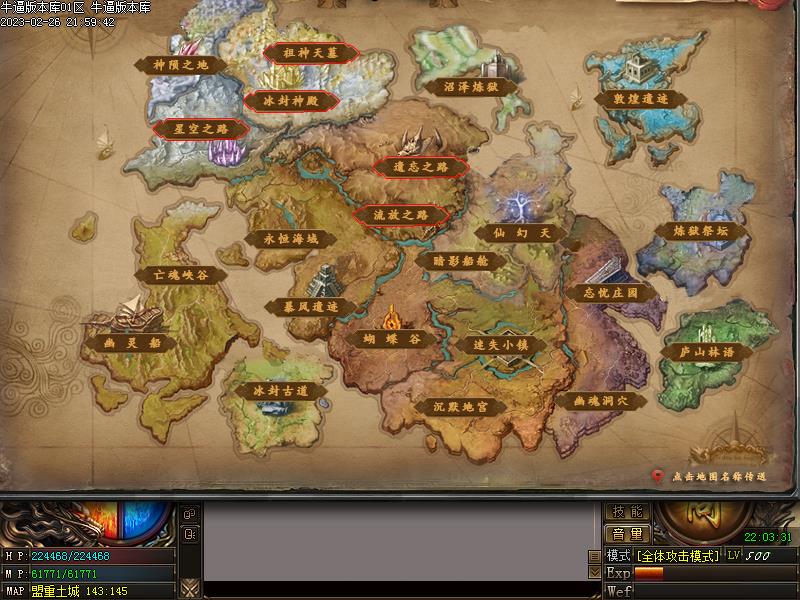Choose the 永恒海域 location label
This screenshot has height=600, width=800.
coord(291,239)
